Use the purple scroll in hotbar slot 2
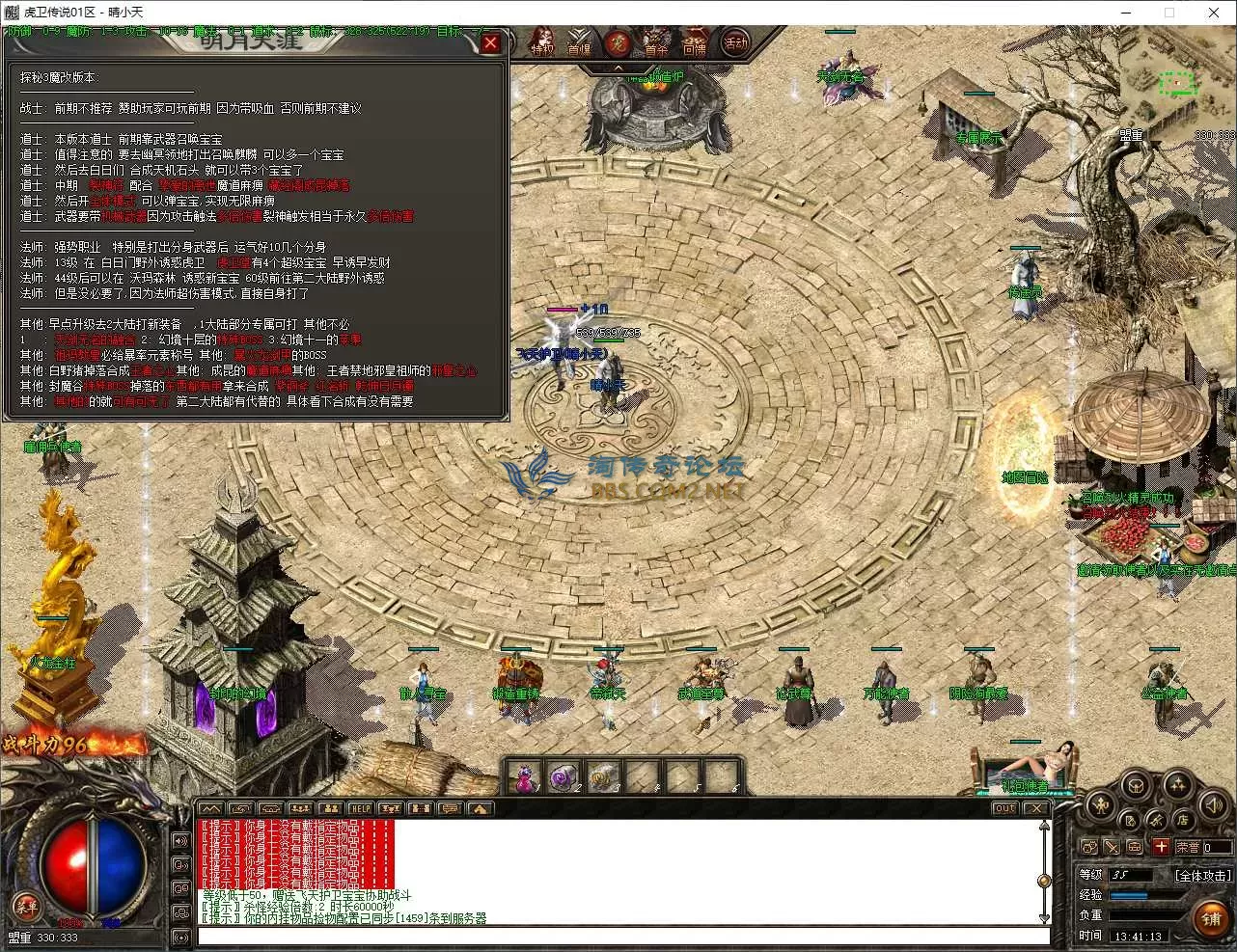 click(563, 776)
